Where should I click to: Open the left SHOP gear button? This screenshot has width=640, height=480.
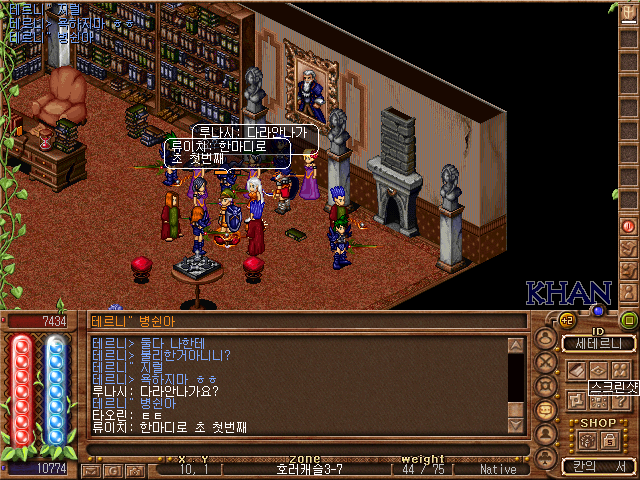point(587,440)
